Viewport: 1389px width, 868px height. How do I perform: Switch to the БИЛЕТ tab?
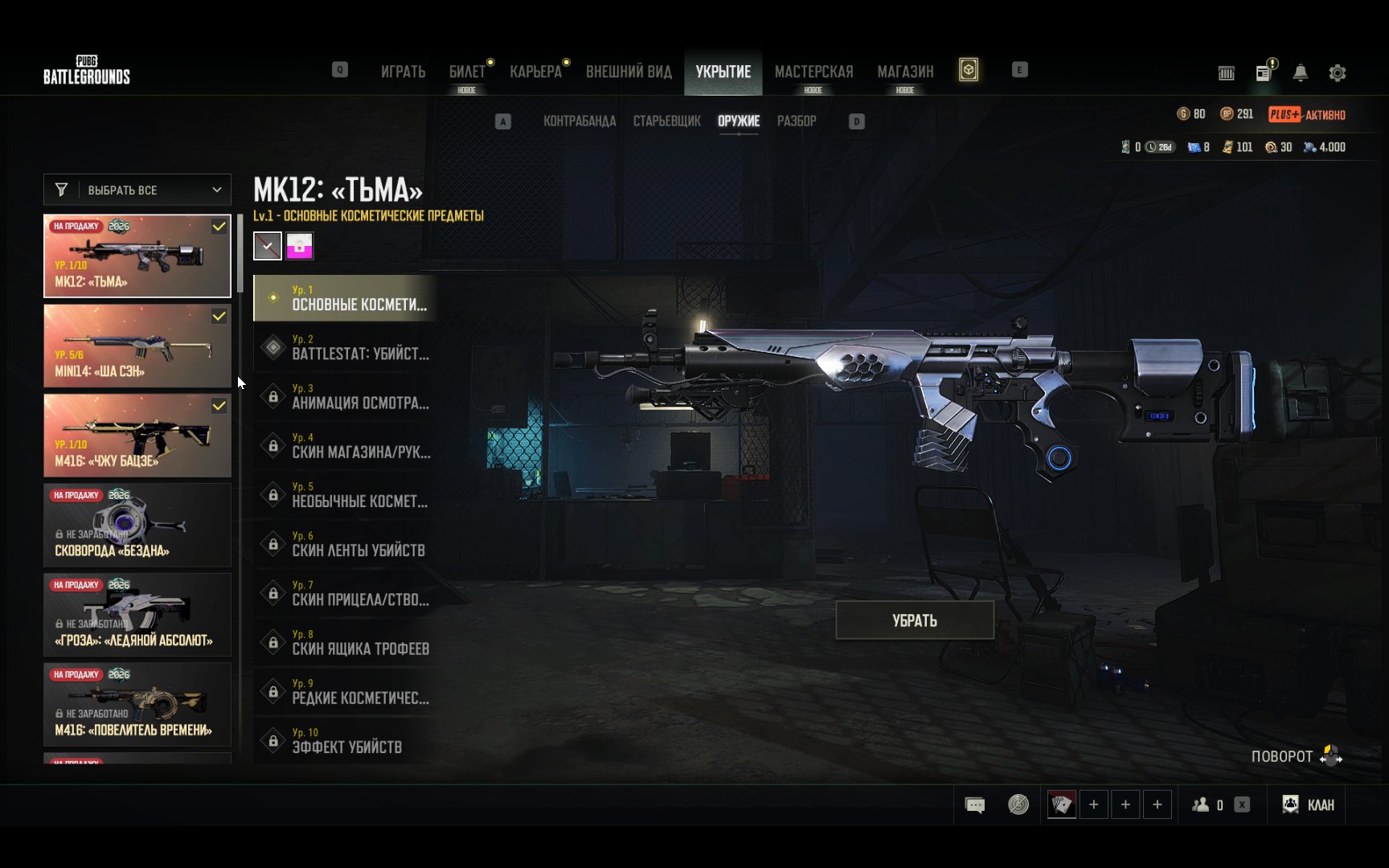click(x=467, y=72)
